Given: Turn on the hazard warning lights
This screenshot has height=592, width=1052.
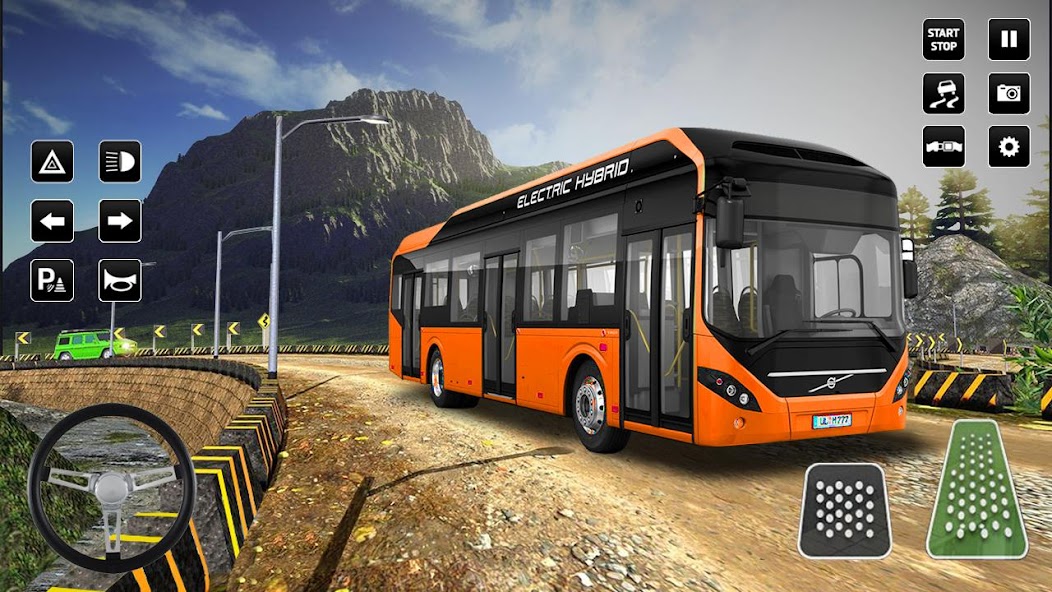Looking at the screenshot, I should click(52, 161).
